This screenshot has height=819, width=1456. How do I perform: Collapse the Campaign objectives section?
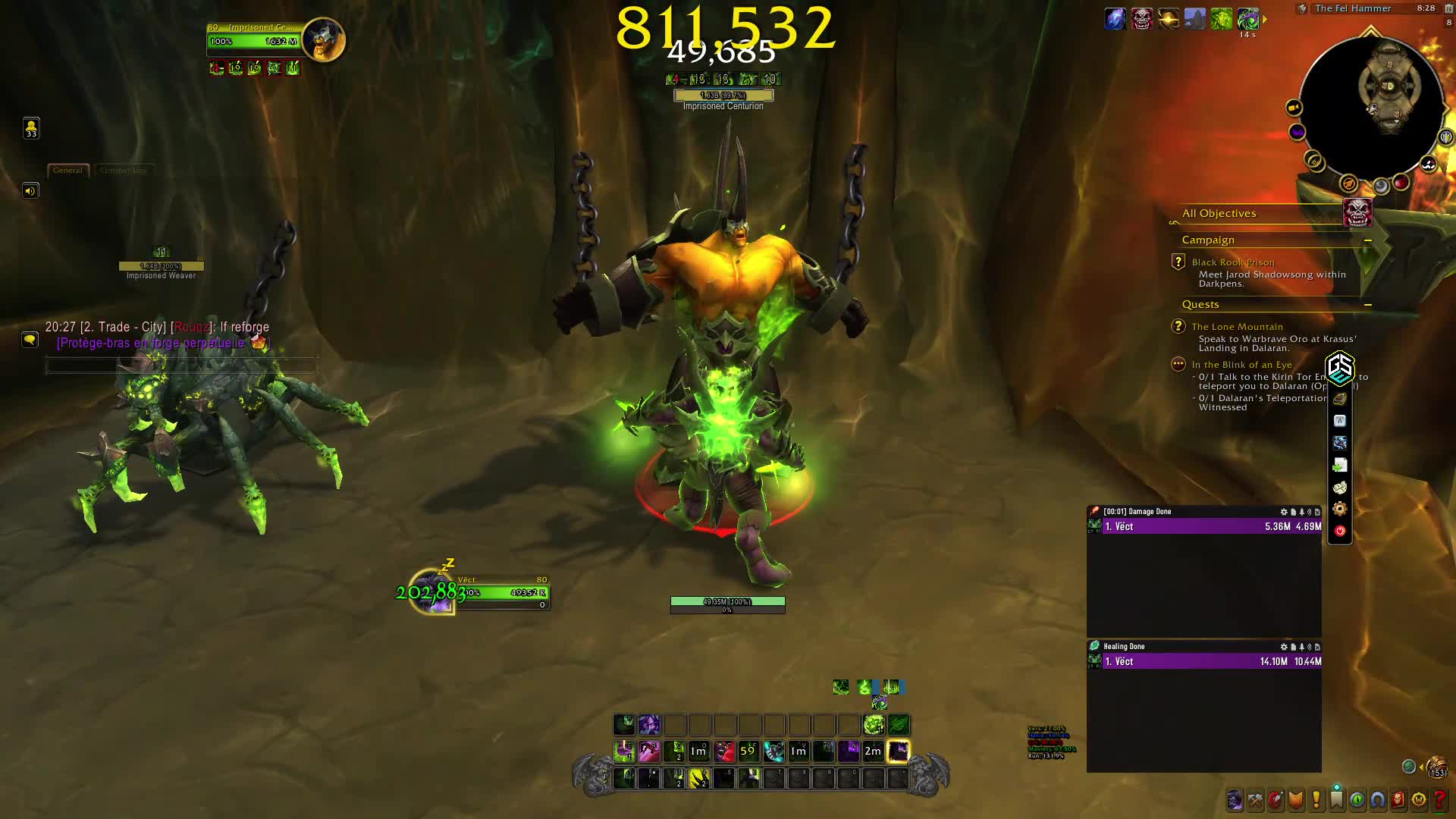(1368, 240)
